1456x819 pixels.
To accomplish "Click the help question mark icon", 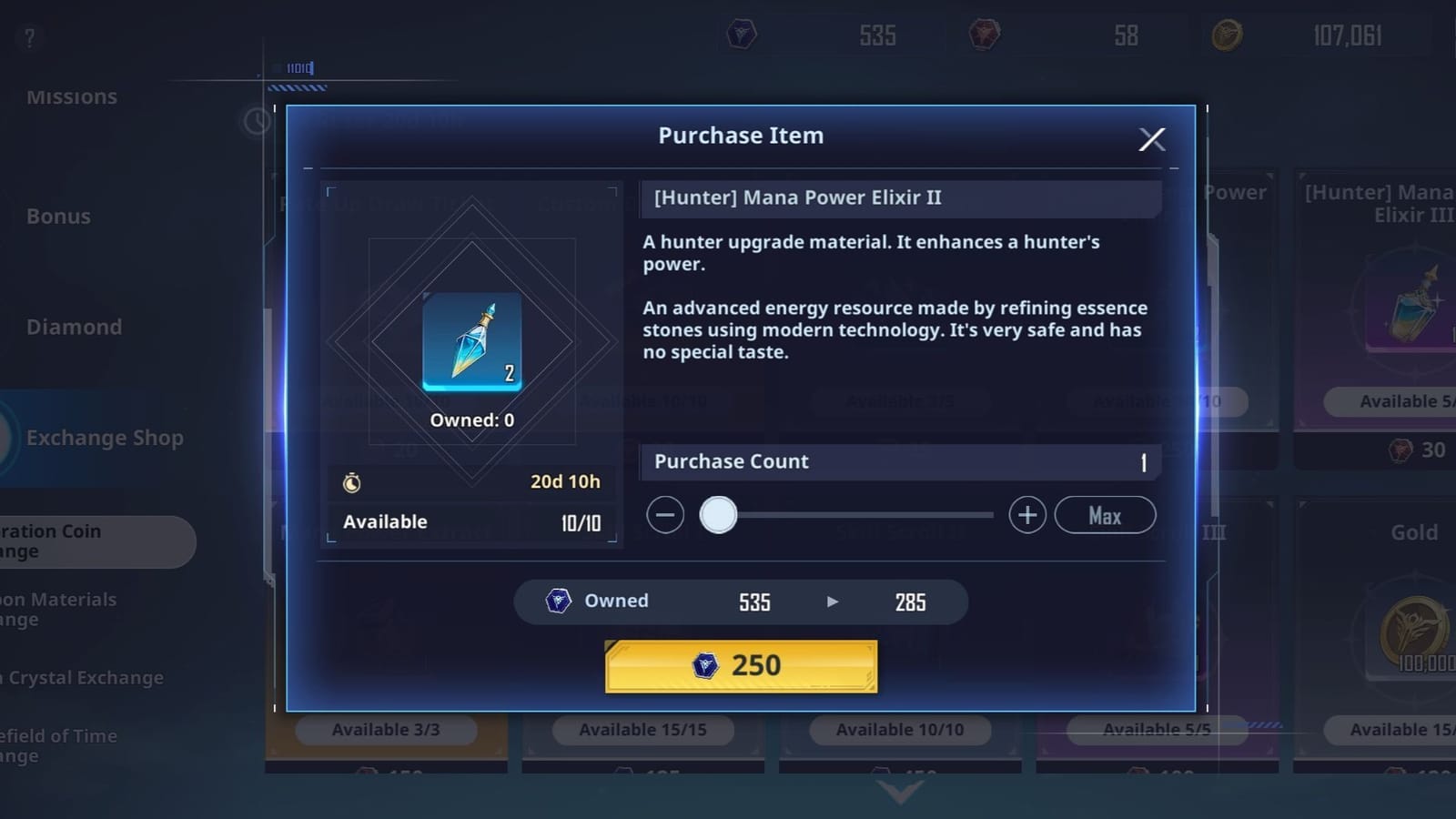I will [28, 38].
